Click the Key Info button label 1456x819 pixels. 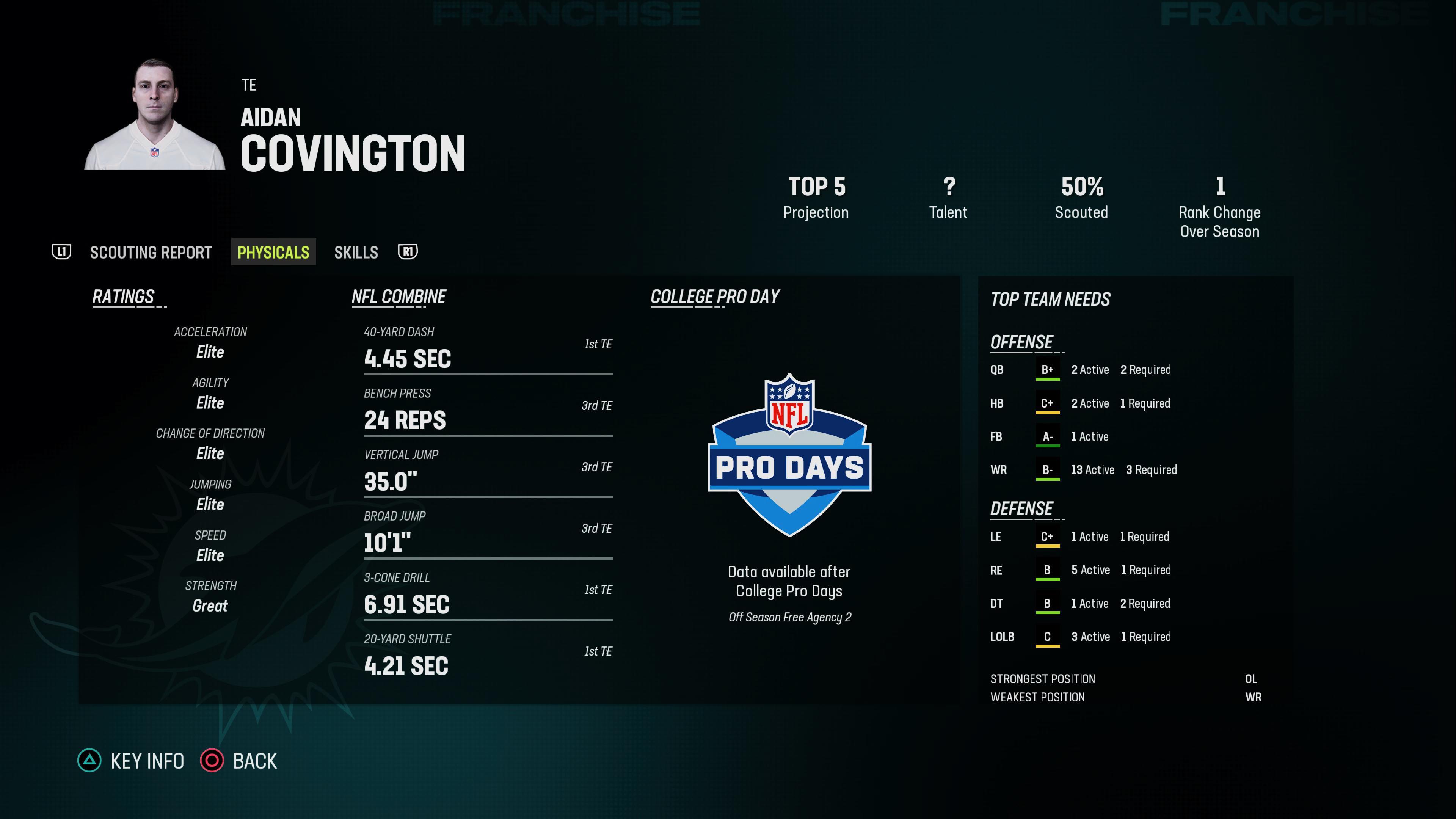[146, 761]
